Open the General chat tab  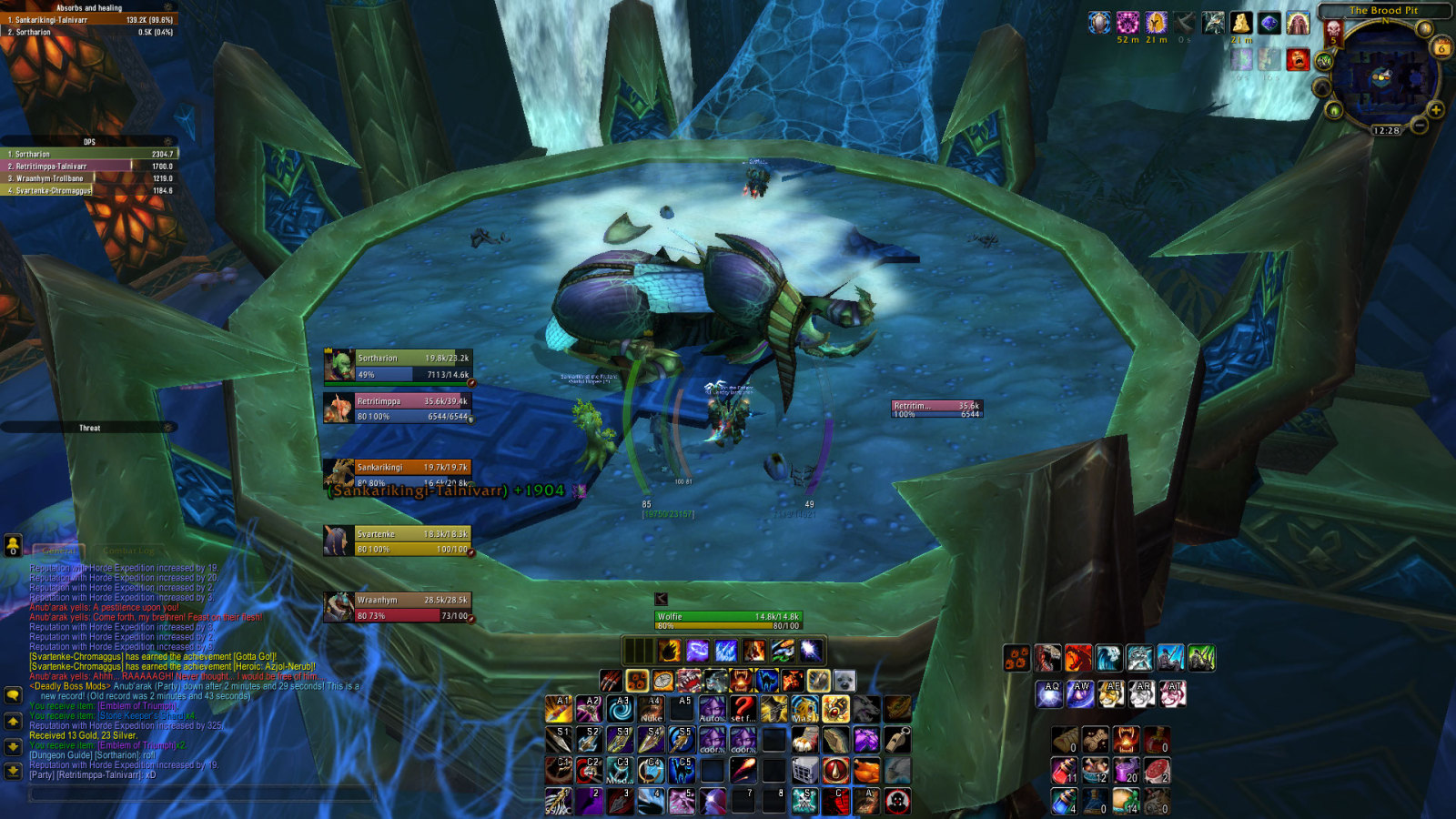click(x=60, y=551)
